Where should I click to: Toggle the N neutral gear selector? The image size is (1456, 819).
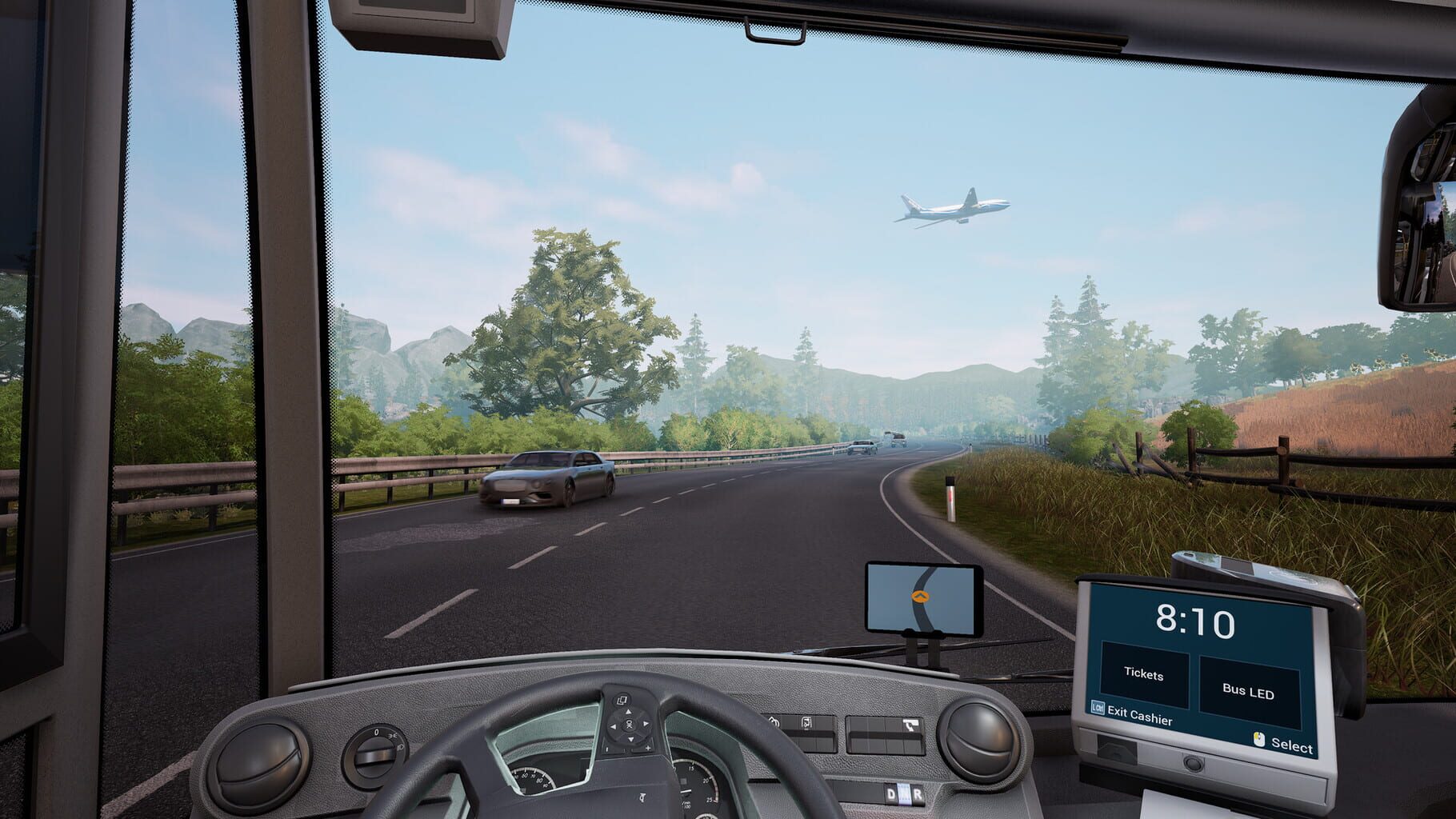(x=905, y=793)
